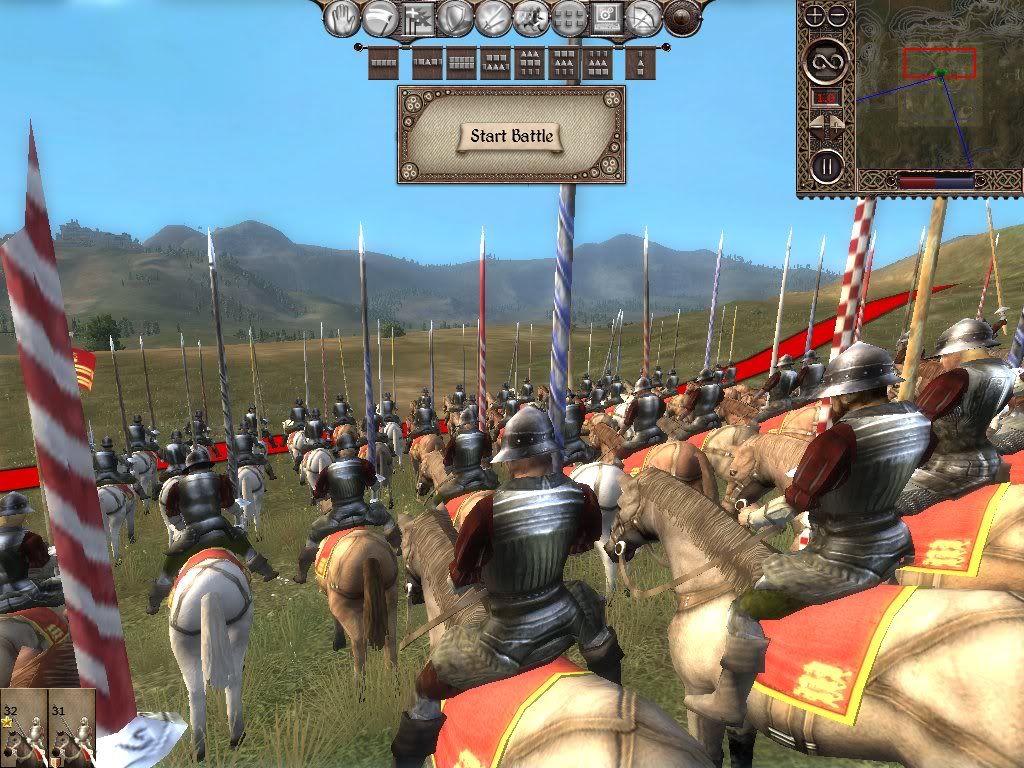Click the round wooden shield button
Viewport: 1024px width, 768px height.
(x=682, y=17)
